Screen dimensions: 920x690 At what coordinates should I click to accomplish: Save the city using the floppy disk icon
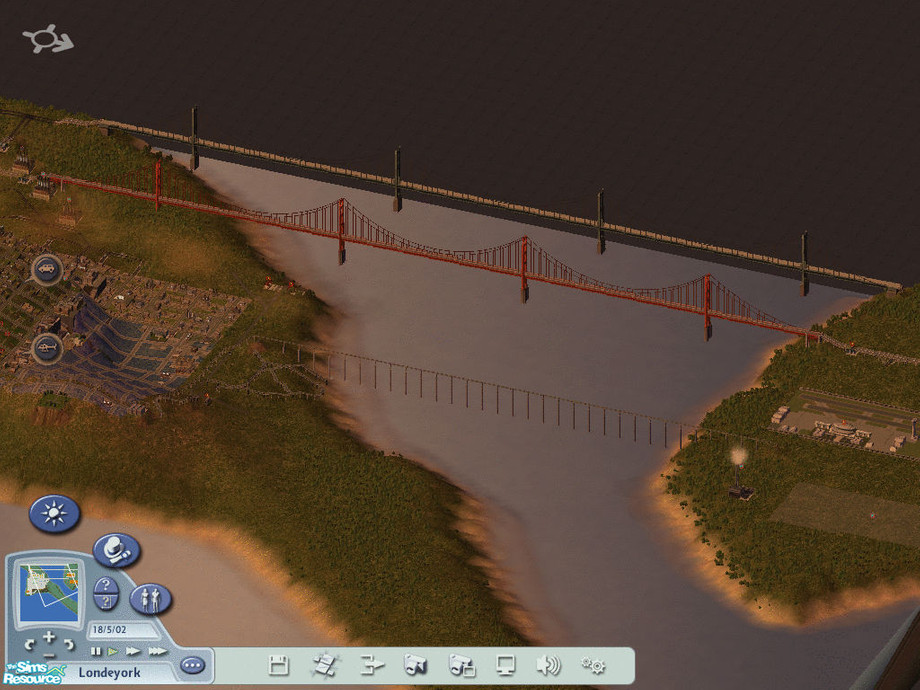click(x=279, y=665)
